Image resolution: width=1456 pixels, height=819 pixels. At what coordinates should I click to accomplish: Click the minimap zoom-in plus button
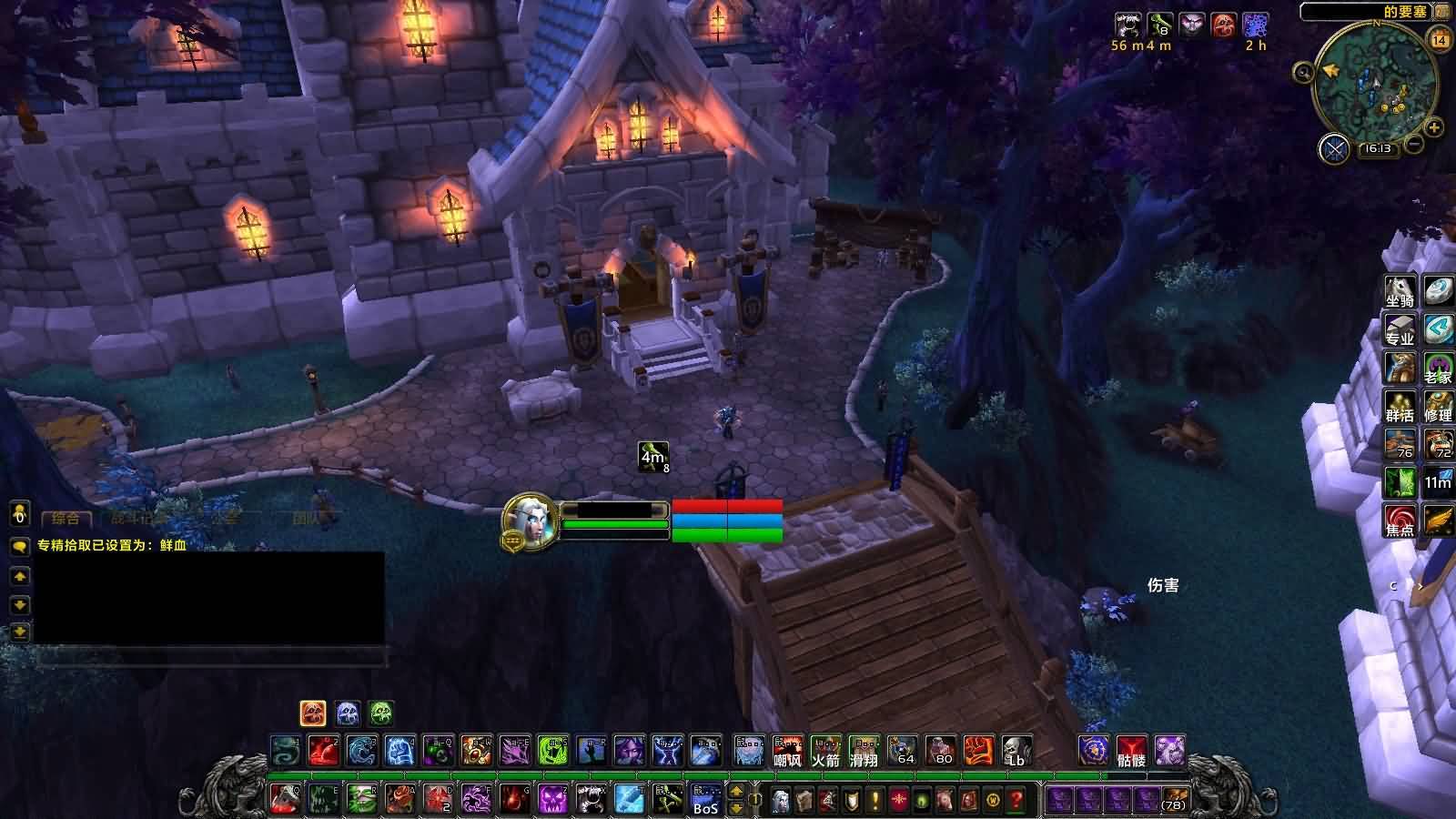[x=1434, y=127]
